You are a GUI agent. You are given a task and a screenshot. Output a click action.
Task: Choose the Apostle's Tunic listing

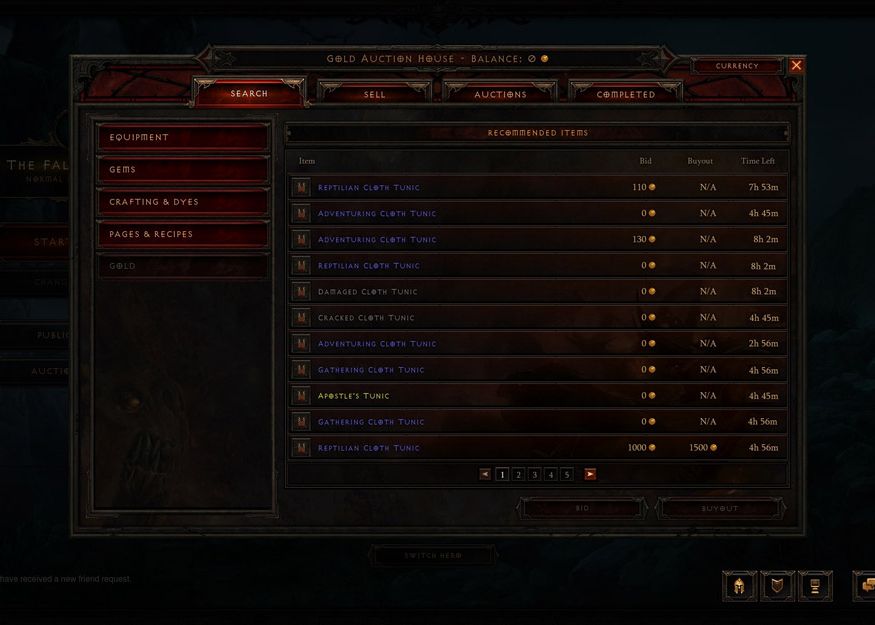coord(354,396)
